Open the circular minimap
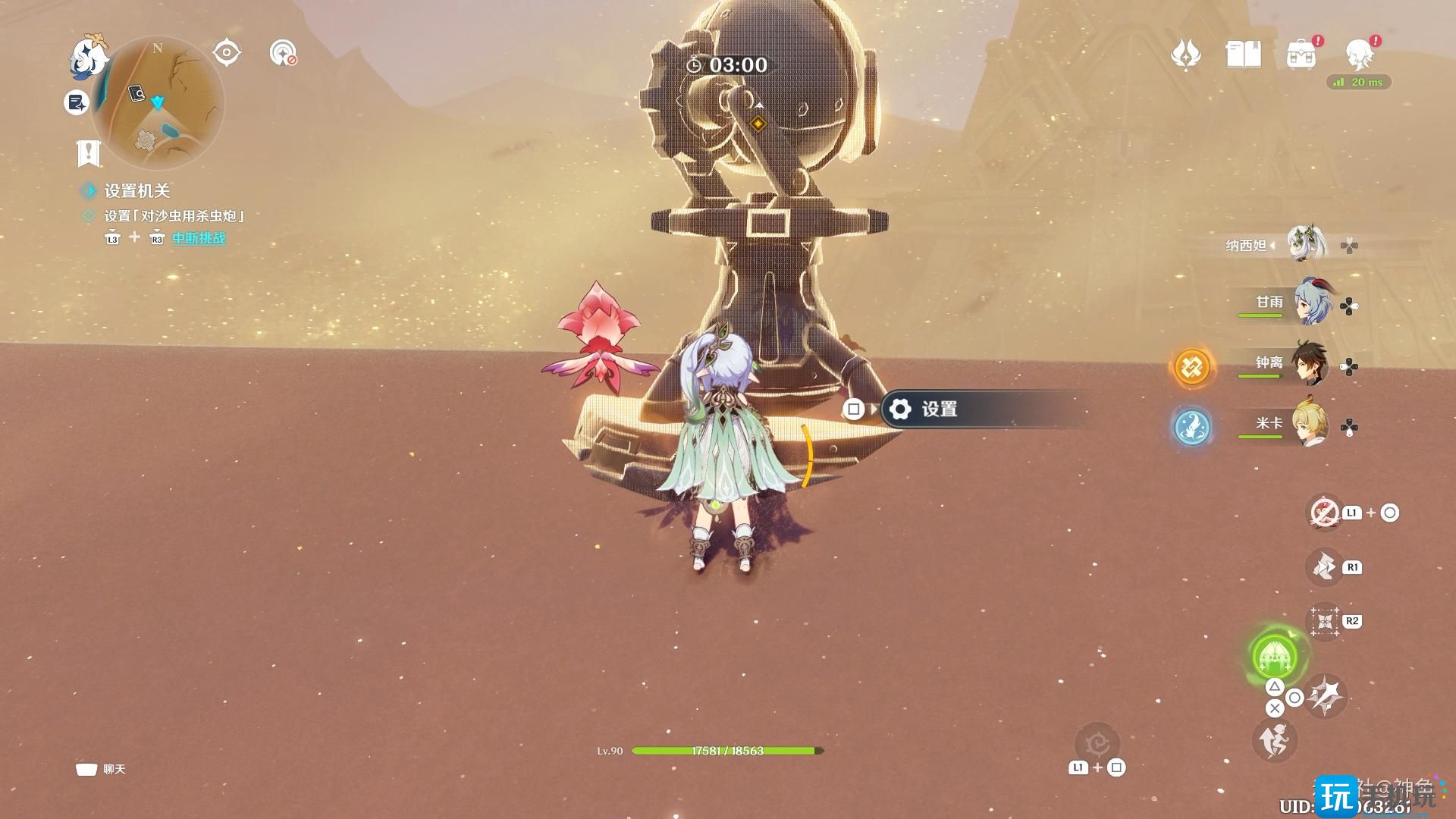1456x819 pixels. tap(158, 102)
